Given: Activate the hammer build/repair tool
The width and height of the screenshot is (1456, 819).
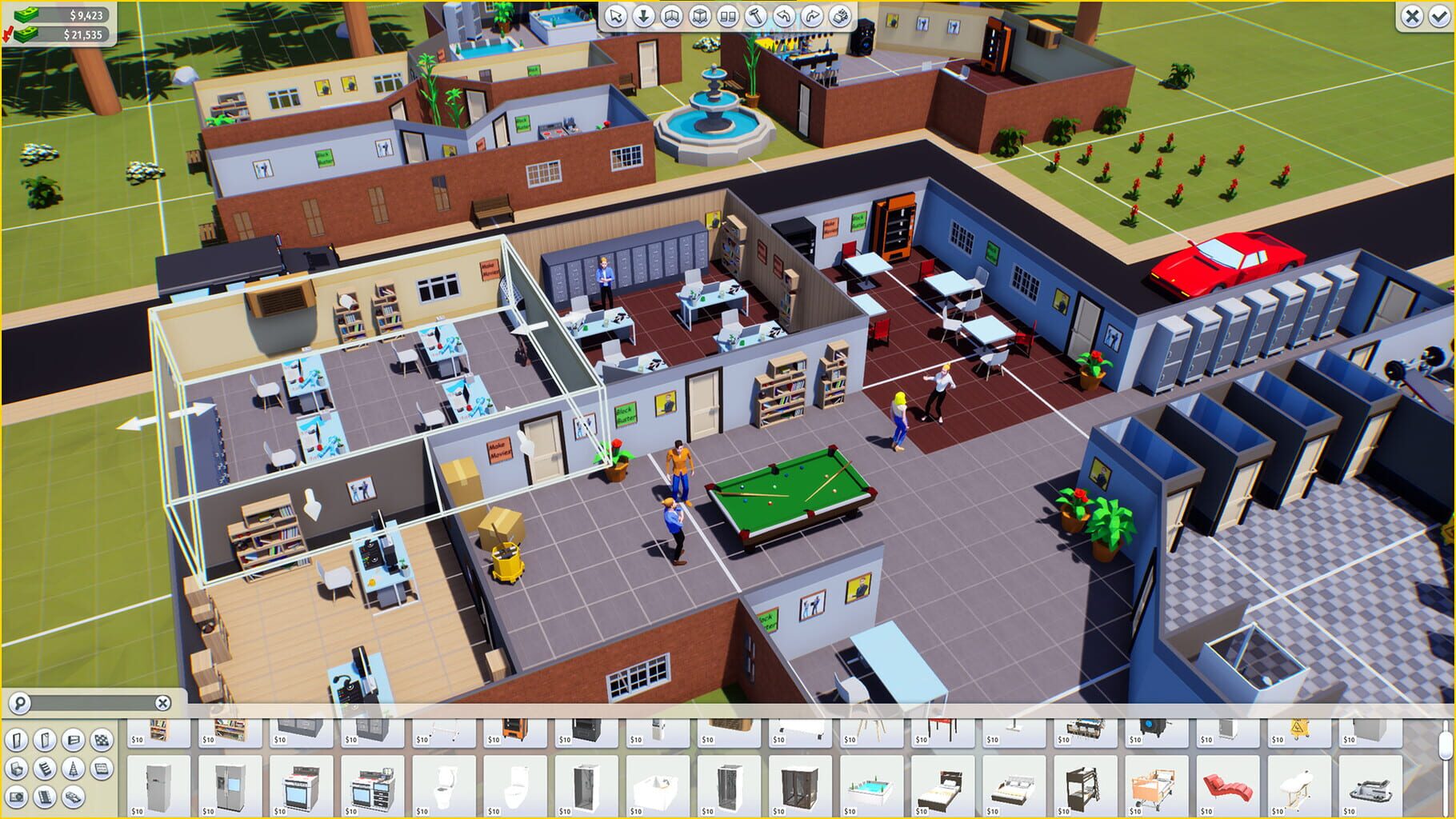Looking at the screenshot, I should (755, 16).
